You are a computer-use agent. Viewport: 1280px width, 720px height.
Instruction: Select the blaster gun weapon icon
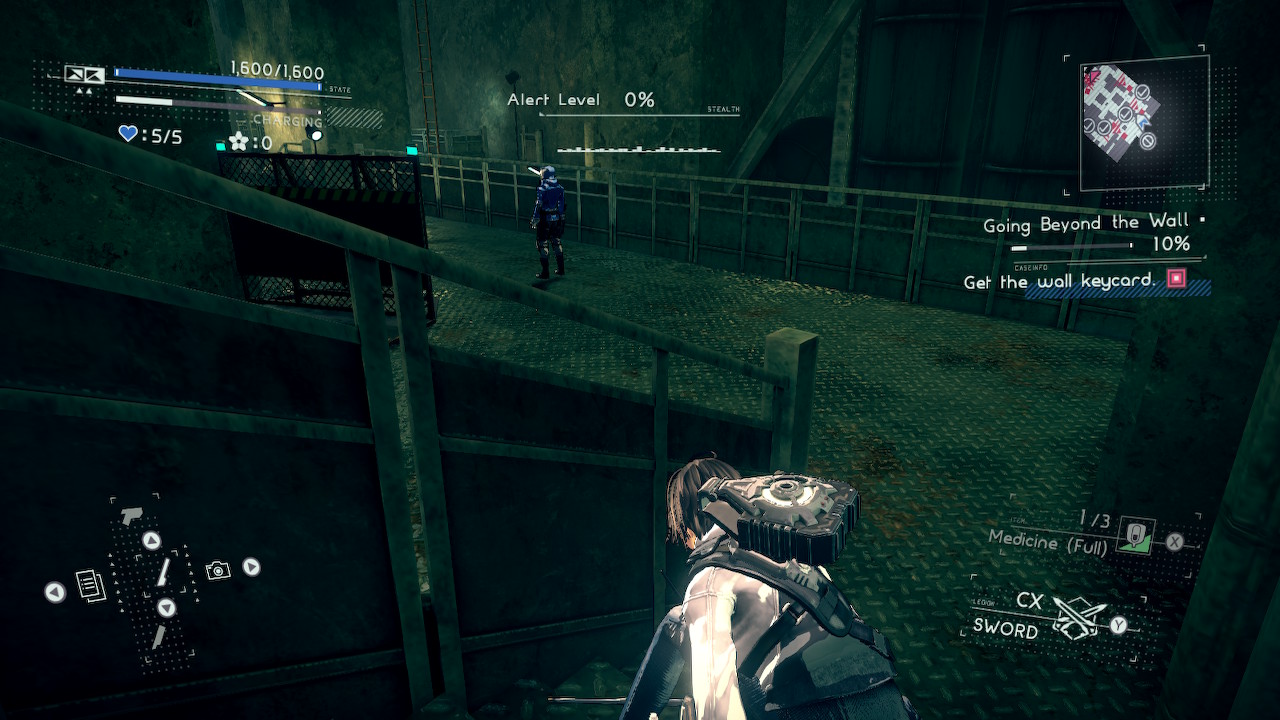point(129,515)
